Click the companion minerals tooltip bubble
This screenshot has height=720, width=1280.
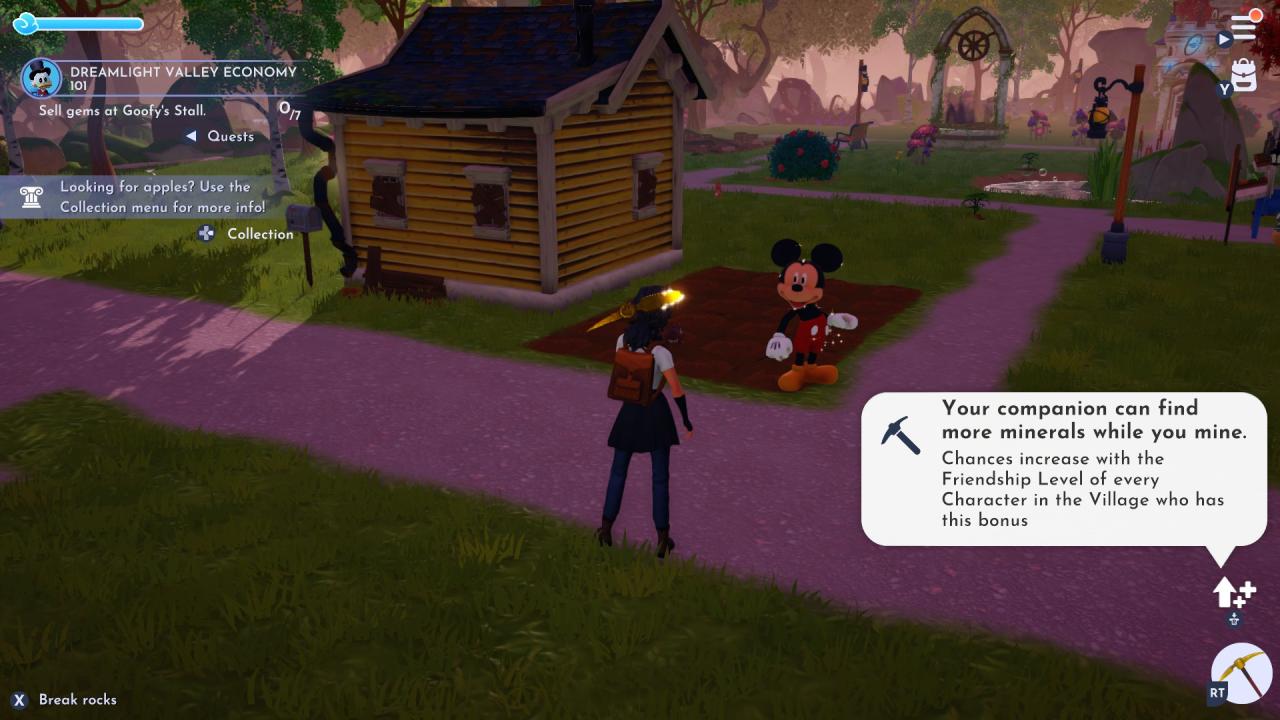coord(1063,468)
